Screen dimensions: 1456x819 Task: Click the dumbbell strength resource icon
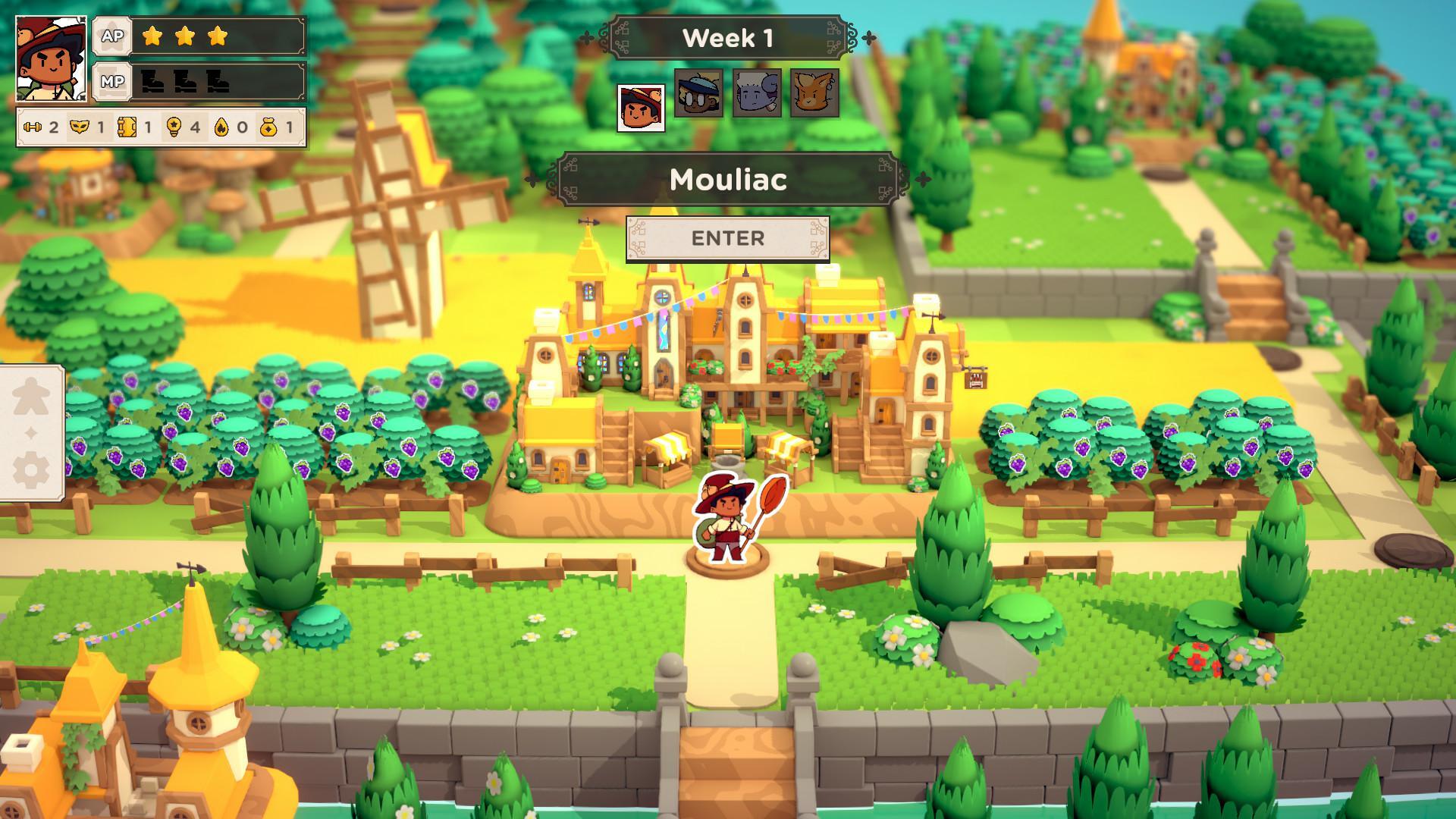tap(32, 127)
